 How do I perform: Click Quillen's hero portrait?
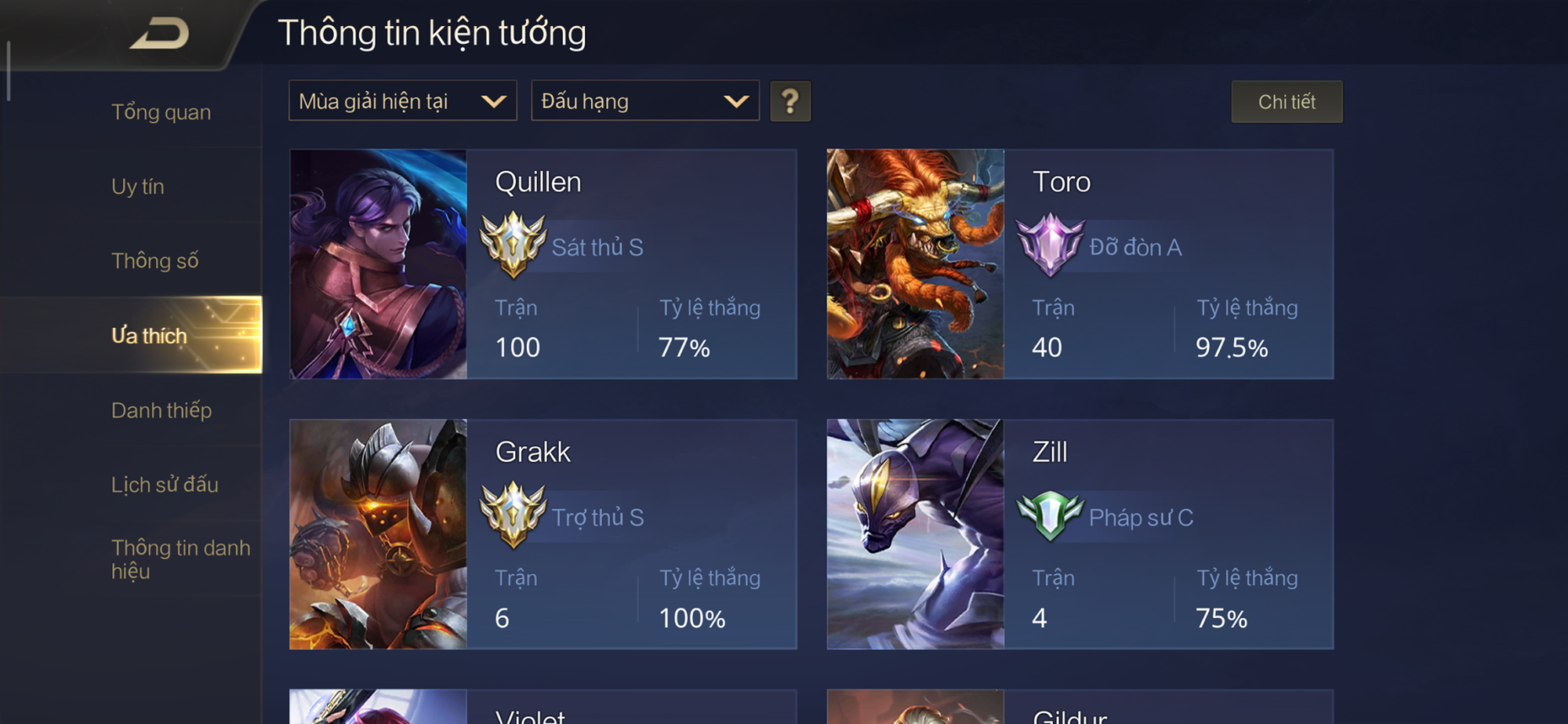click(379, 264)
